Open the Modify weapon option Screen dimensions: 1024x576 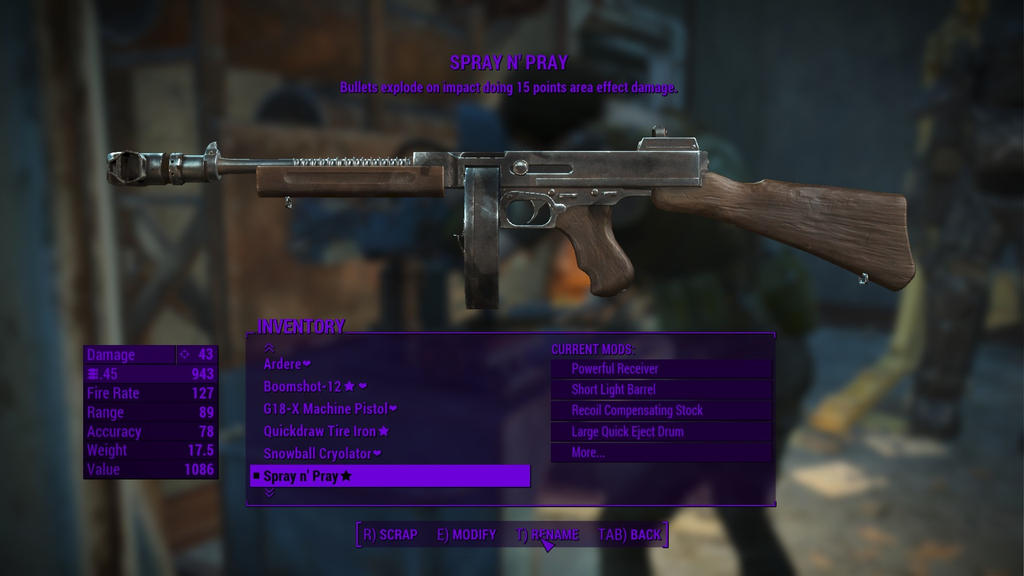466,535
